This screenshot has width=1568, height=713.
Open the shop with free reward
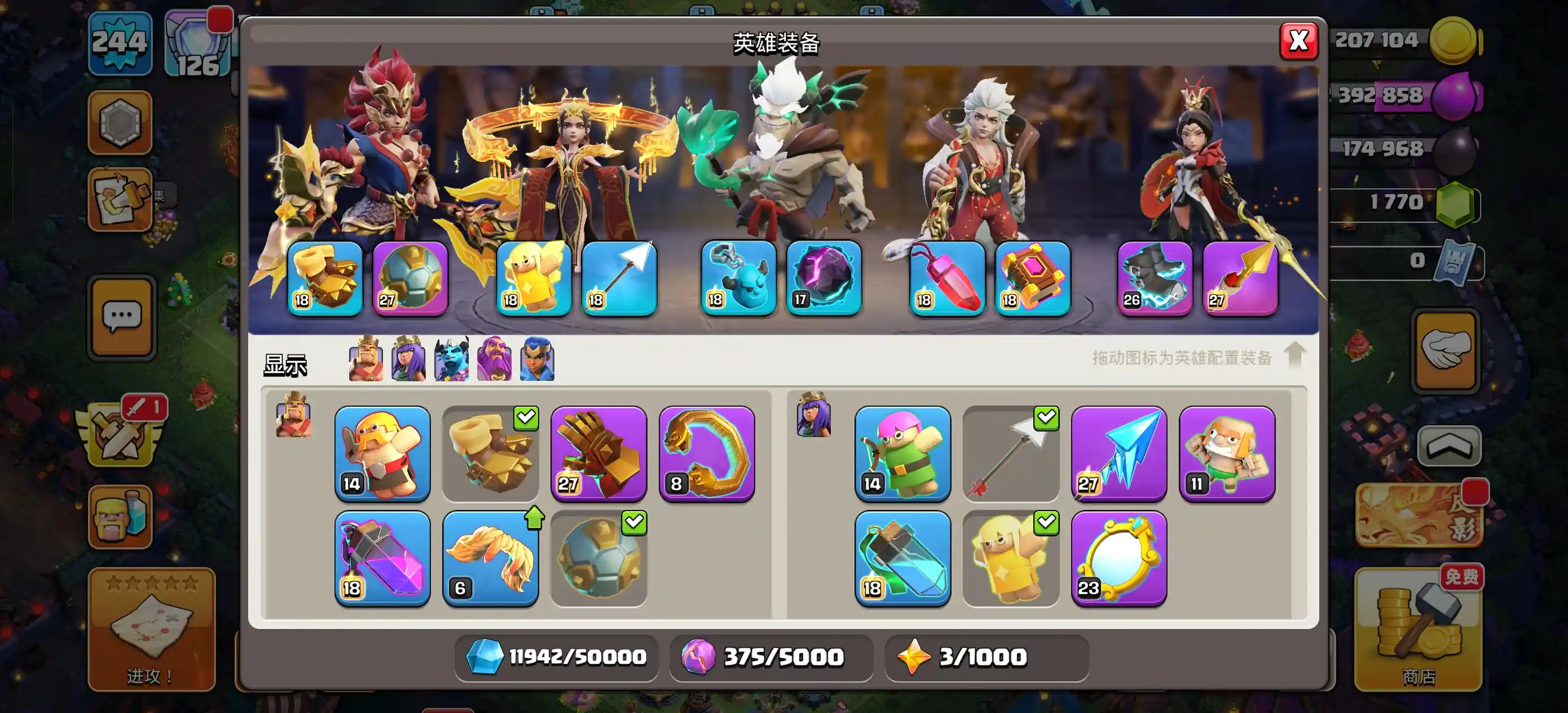click(x=1419, y=630)
